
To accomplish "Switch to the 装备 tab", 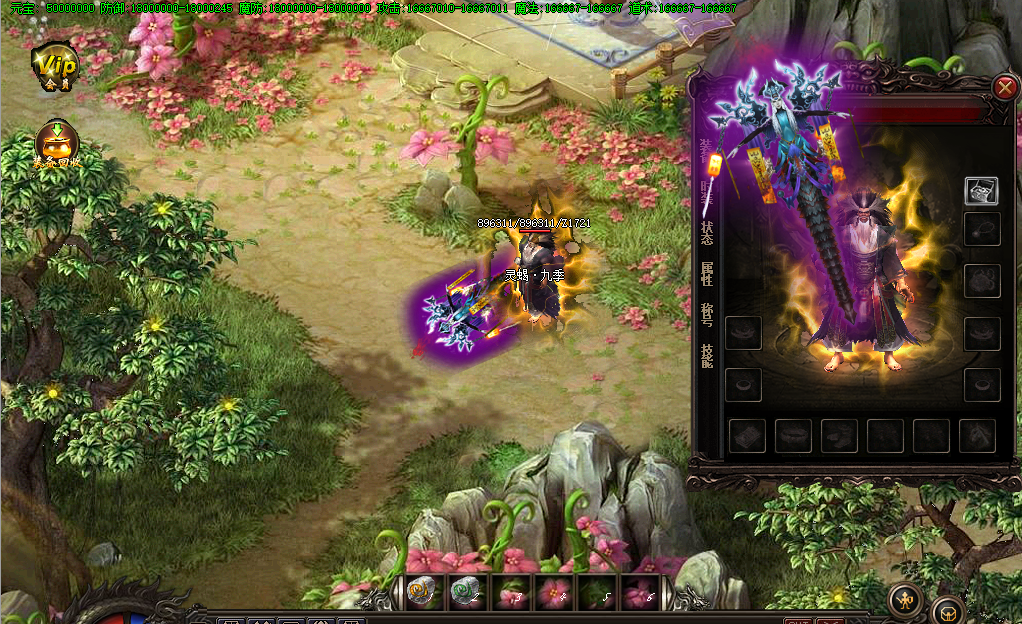I will [x=707, y=148].
